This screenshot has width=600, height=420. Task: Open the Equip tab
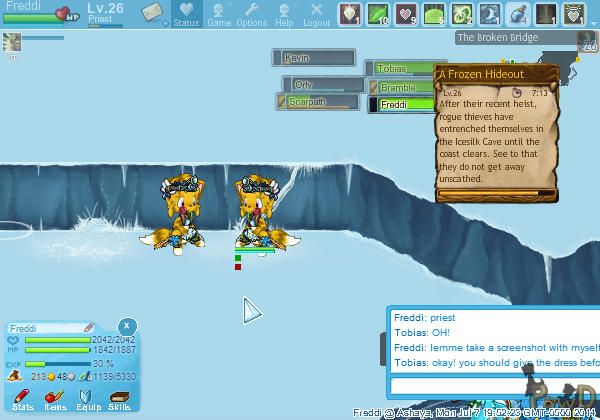coord(88,401)
